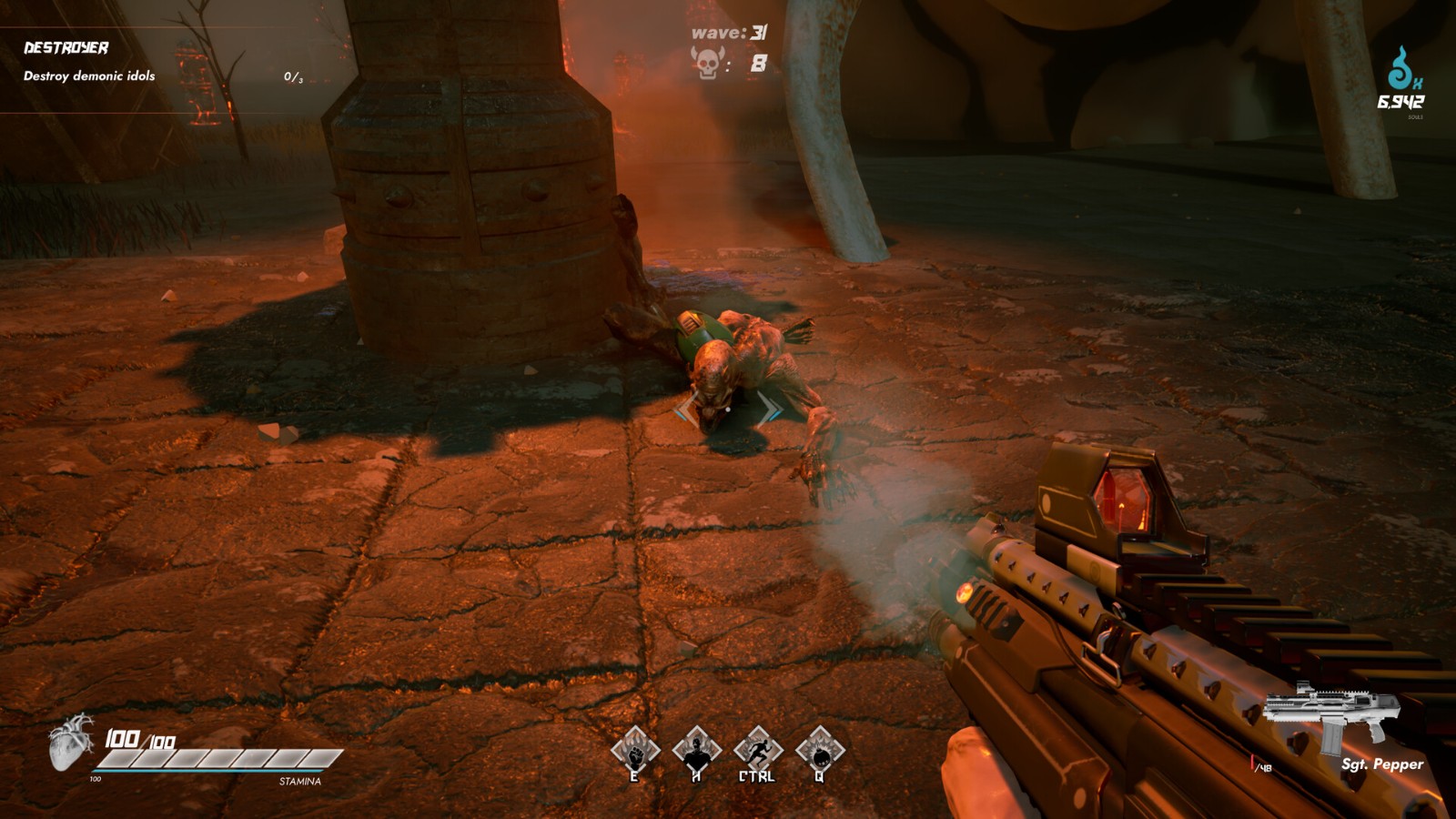This screenshot has width=1456, height=819.
Task: Trigger the burning figure ability icon
Action: click(x=696, y=750)
